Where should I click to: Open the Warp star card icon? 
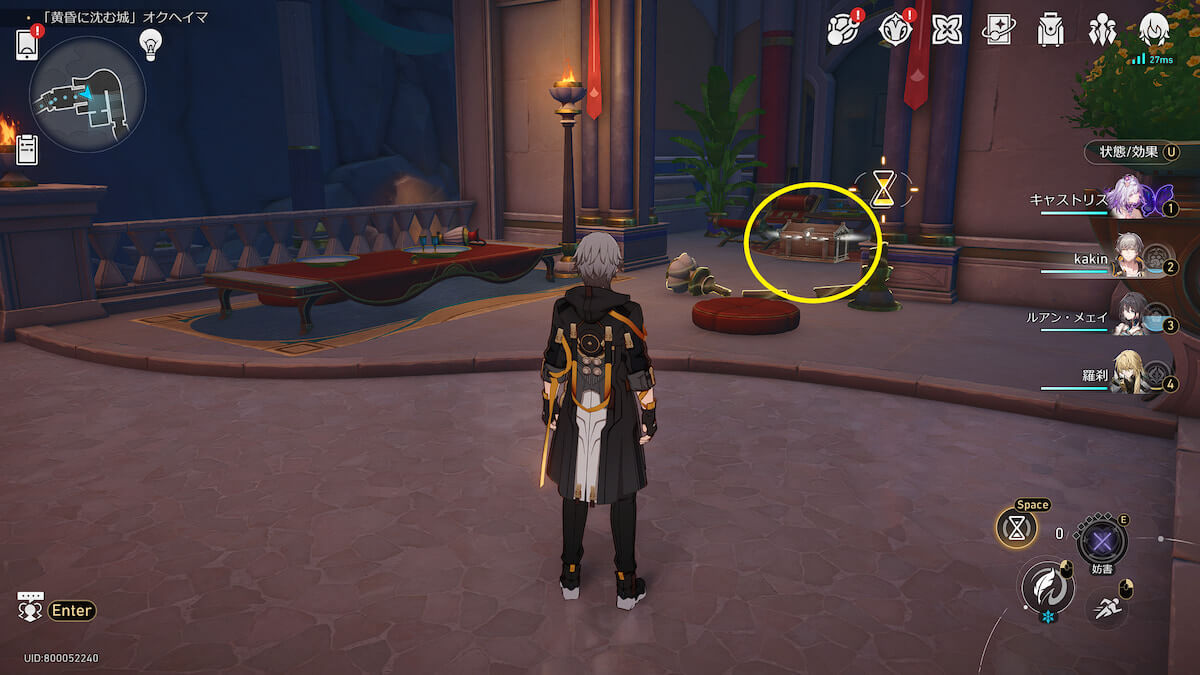pos(998,30)
